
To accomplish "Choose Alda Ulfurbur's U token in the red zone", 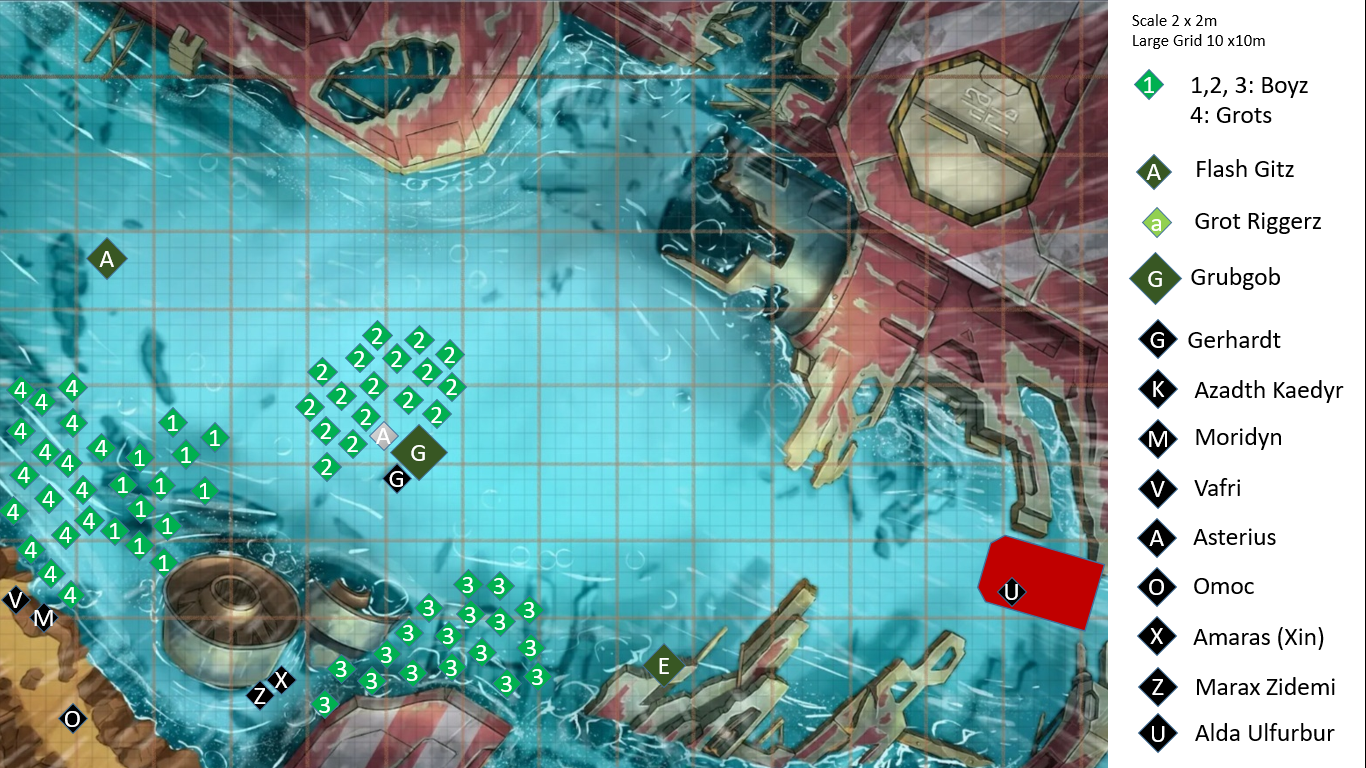I will [1012, 592].
